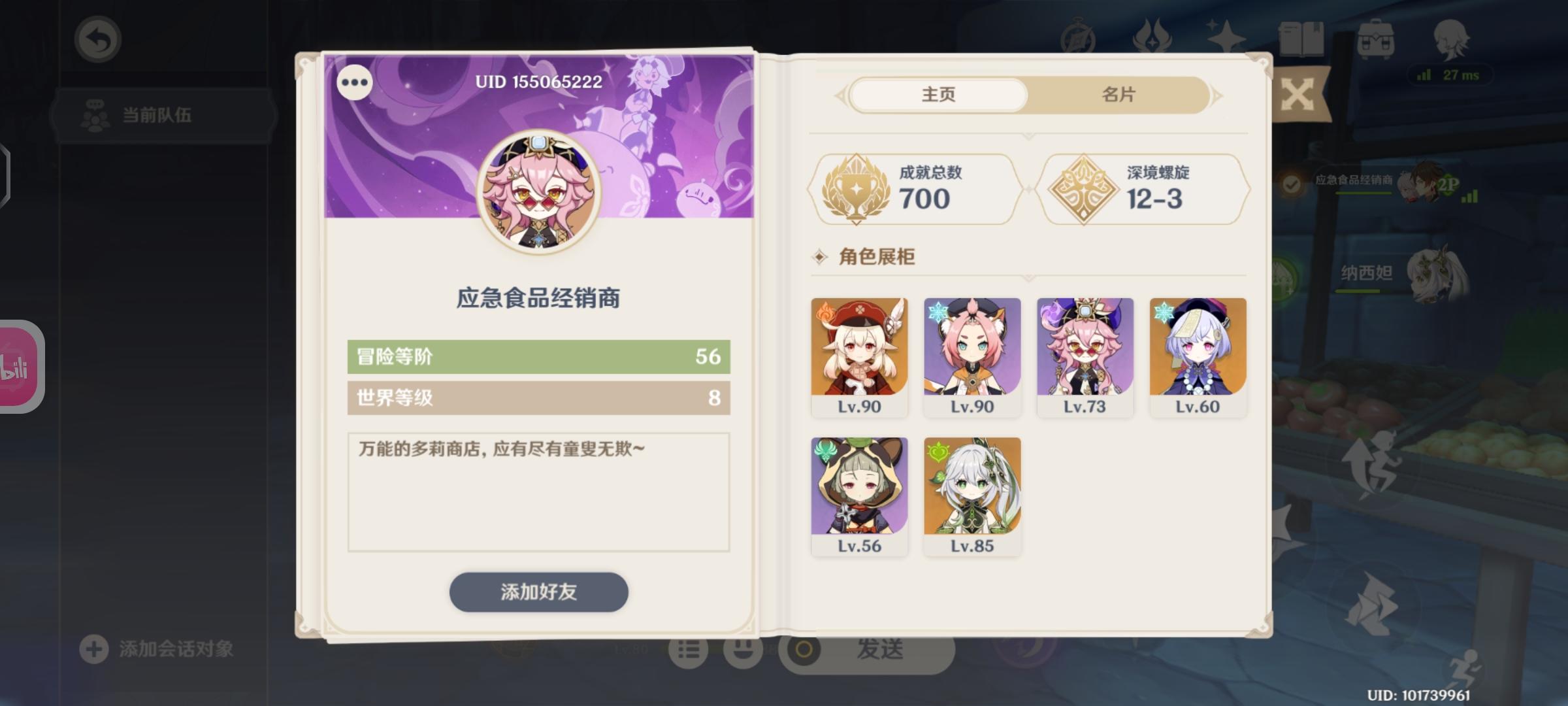This screenshot has width=1568, height=706.
Task: Click the 添加好友 button
Action: (538, 592)
